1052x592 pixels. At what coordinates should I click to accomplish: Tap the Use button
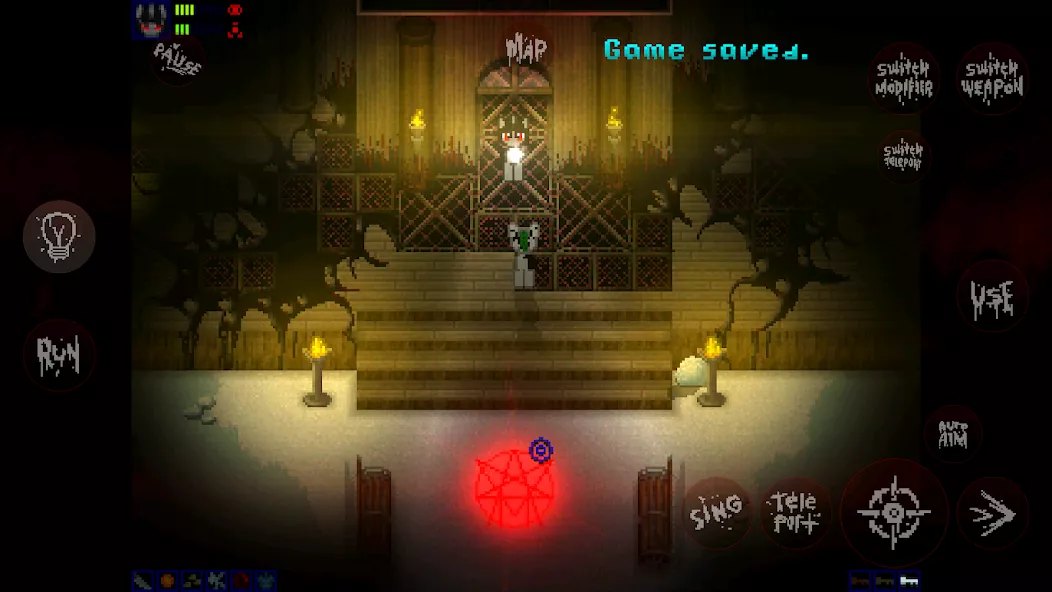point(992,296)
